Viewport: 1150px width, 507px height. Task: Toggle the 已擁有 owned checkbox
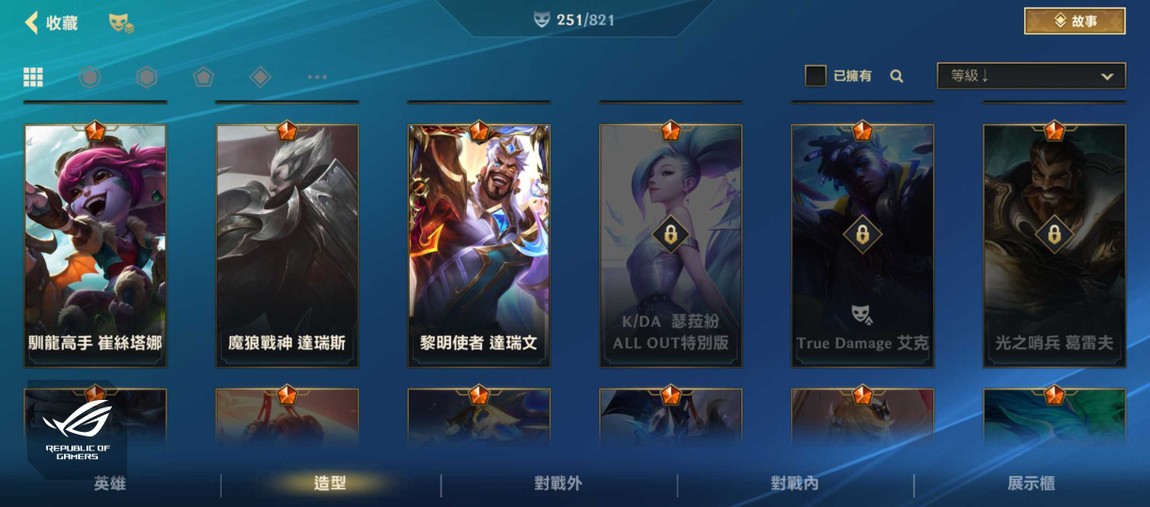click(815, 76)
